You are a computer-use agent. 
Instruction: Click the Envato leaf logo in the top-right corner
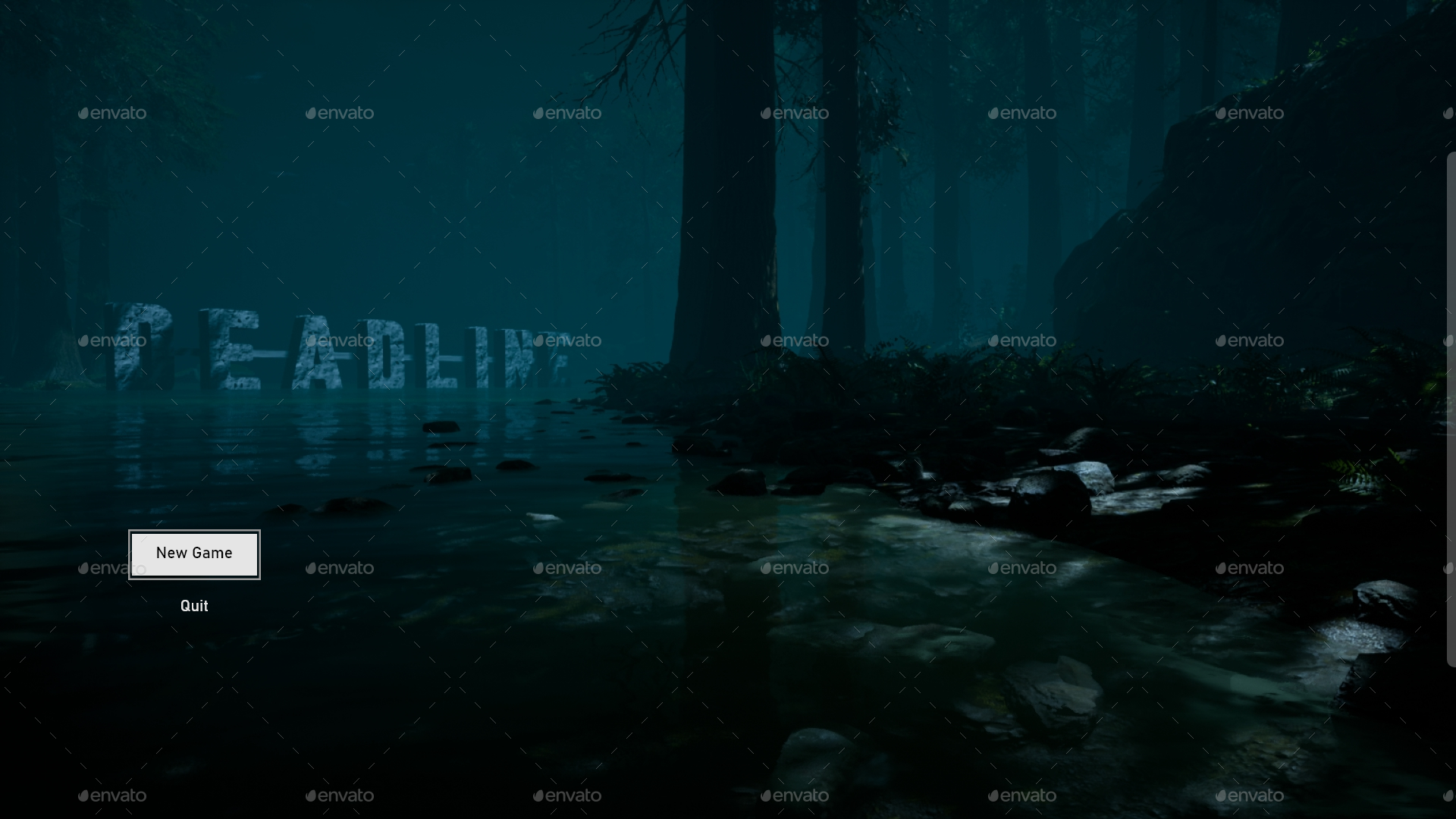coord(1221,113)
